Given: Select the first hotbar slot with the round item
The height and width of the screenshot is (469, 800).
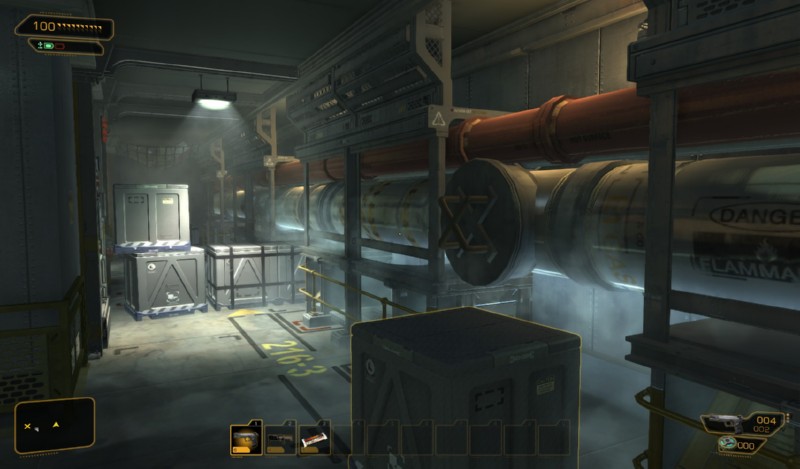Looking at the screenshot, I should click(246, 437).
